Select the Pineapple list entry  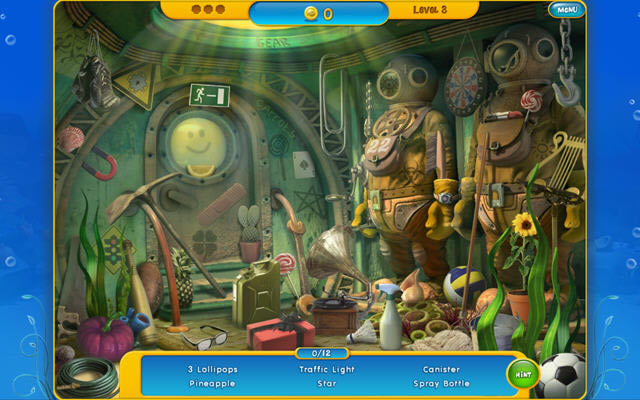[x=211, y=382]
